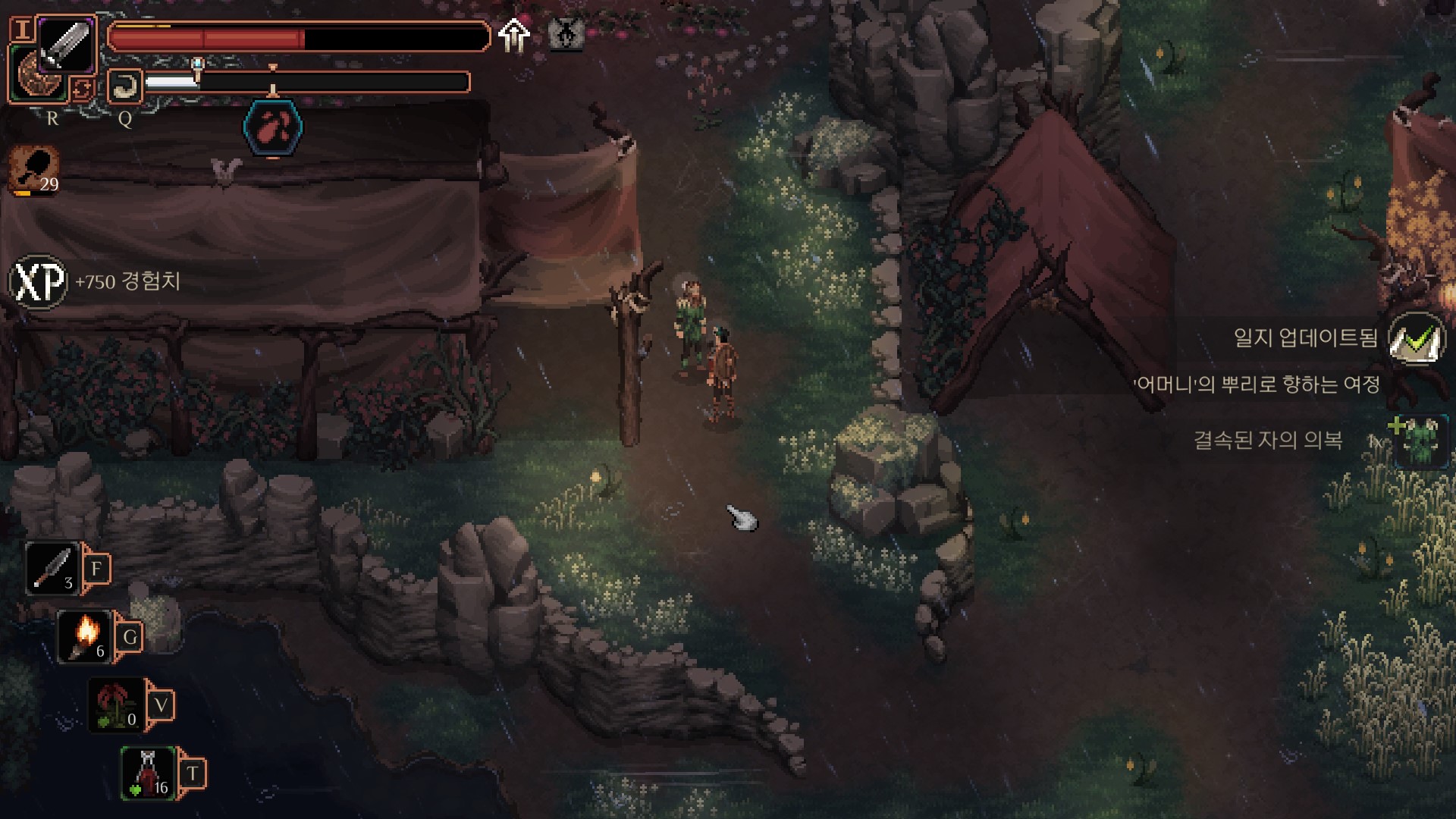Click the grey status effect icon beside health

565,33
